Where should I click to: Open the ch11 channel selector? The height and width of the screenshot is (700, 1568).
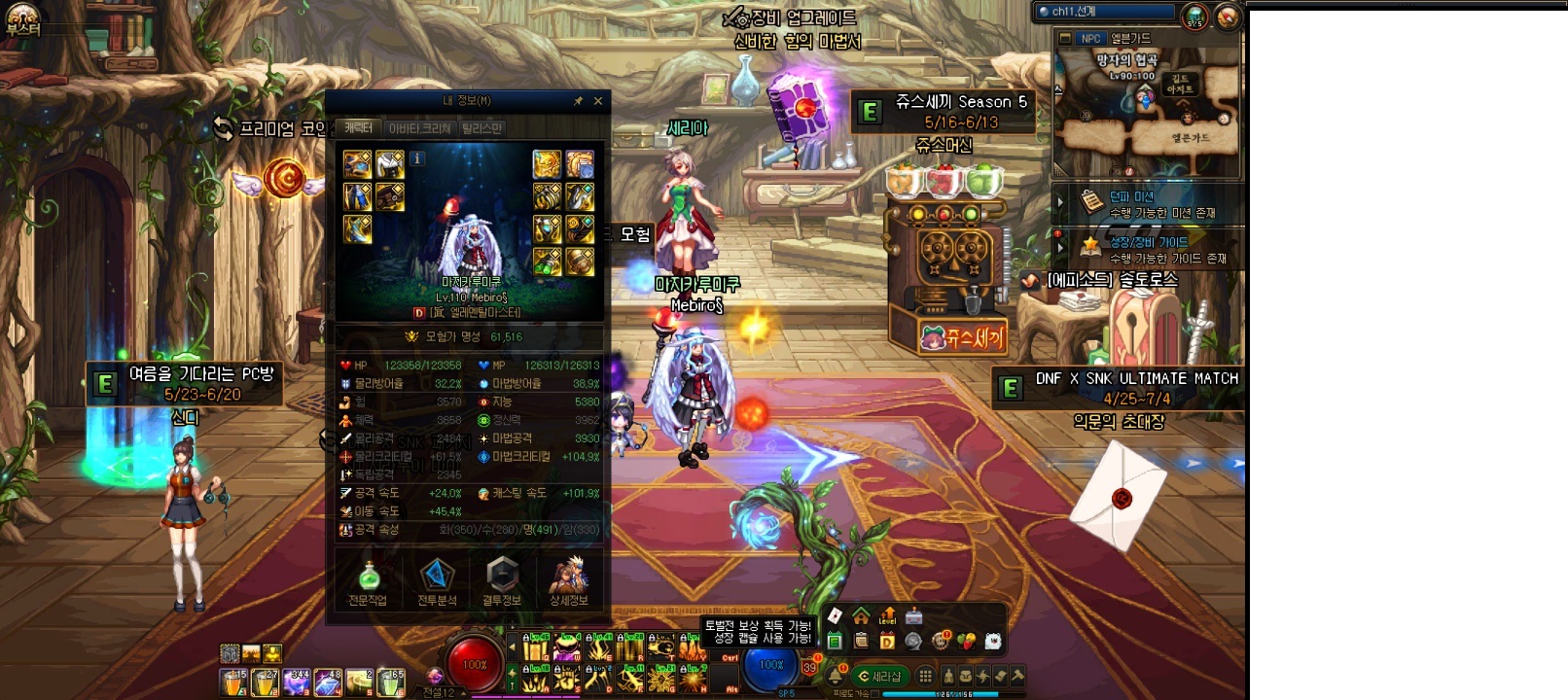[1106, 12]
